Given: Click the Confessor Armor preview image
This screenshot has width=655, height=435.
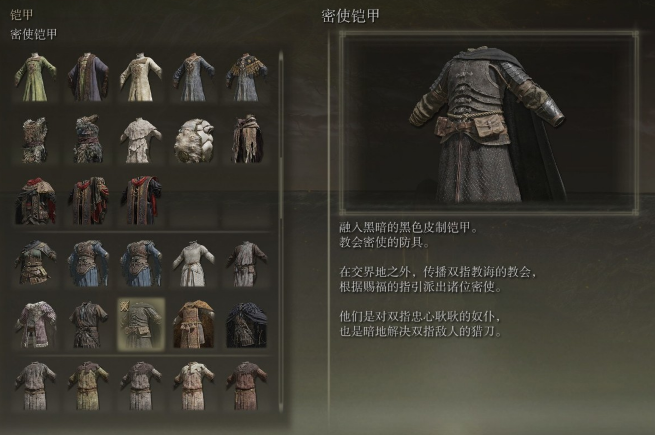Looking at the screenshot, I should [x=488, y=120].
